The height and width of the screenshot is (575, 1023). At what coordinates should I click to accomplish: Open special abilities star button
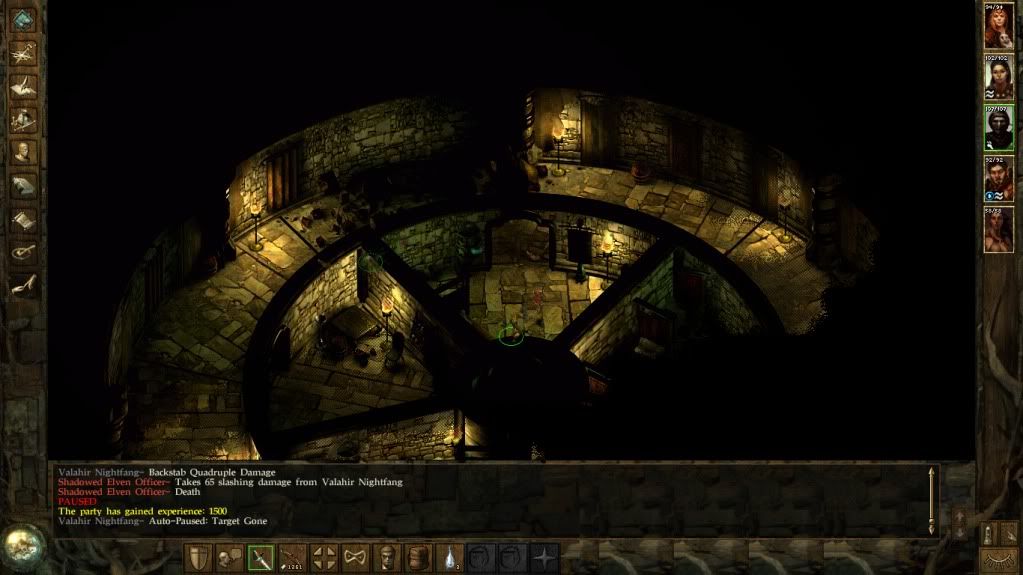coord(544,558)
